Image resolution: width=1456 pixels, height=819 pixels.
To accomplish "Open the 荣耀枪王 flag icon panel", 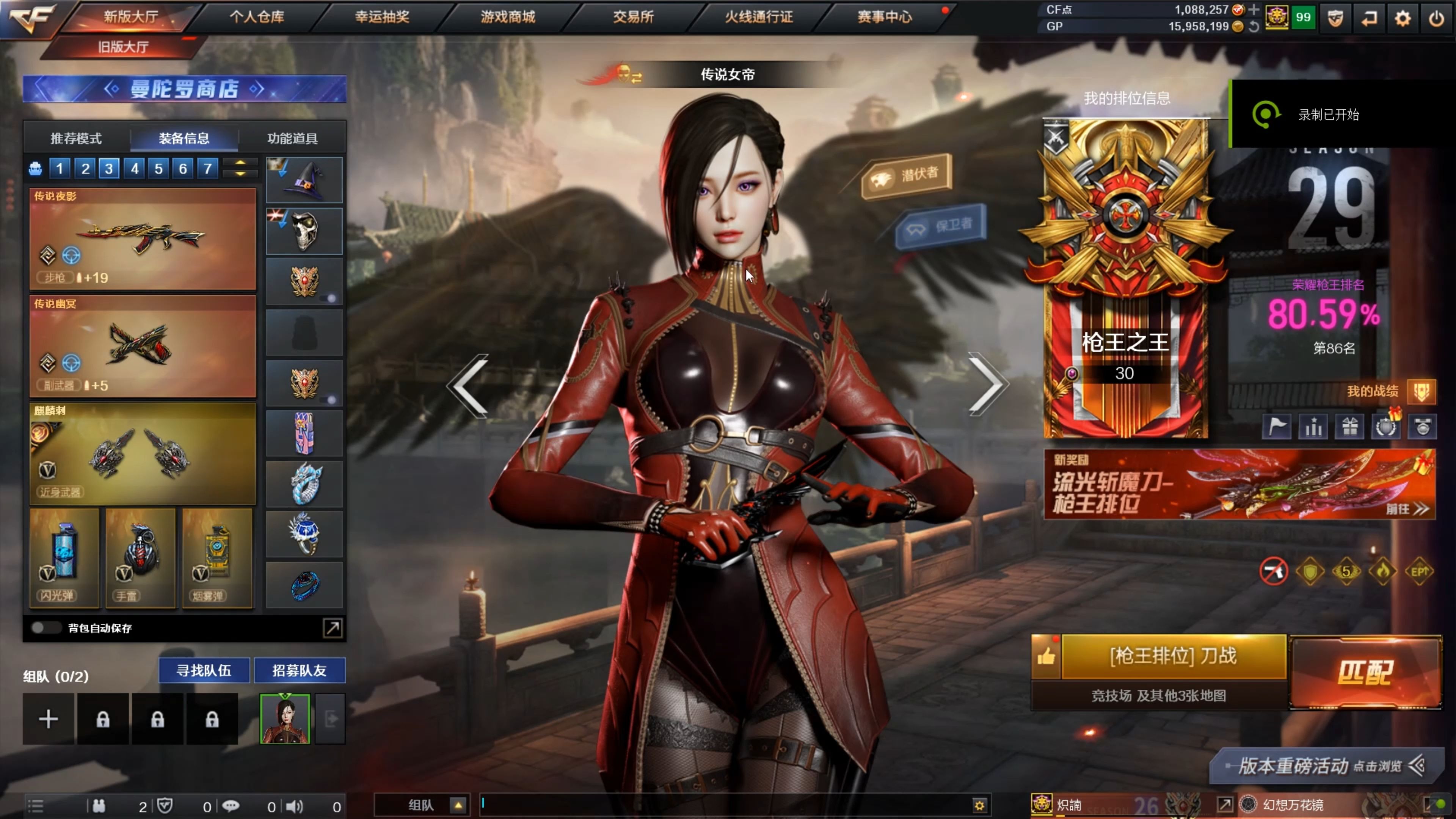I will [x=1276, y=427].
